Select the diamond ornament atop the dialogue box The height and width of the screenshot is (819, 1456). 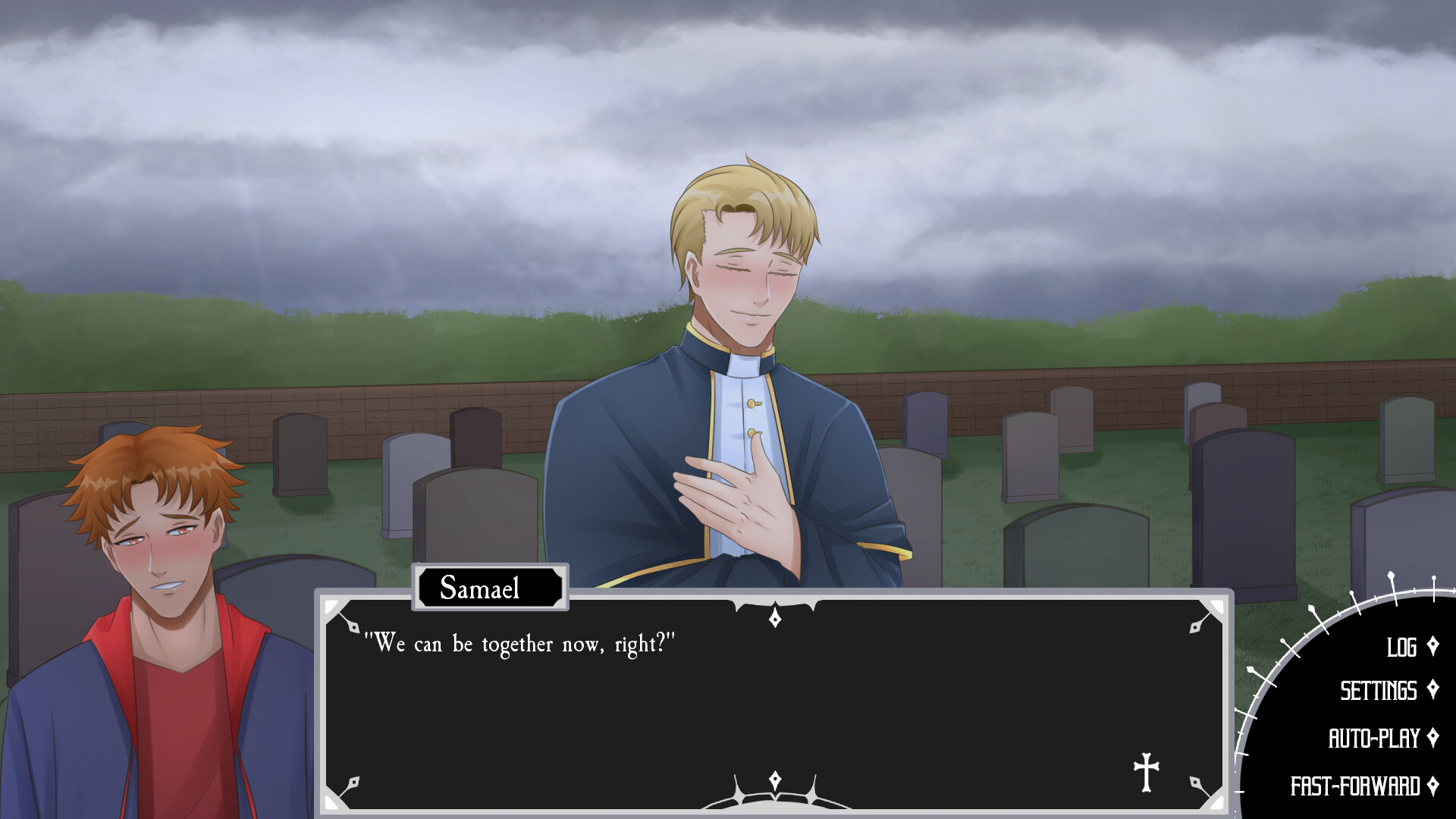(x=774, y=619)
